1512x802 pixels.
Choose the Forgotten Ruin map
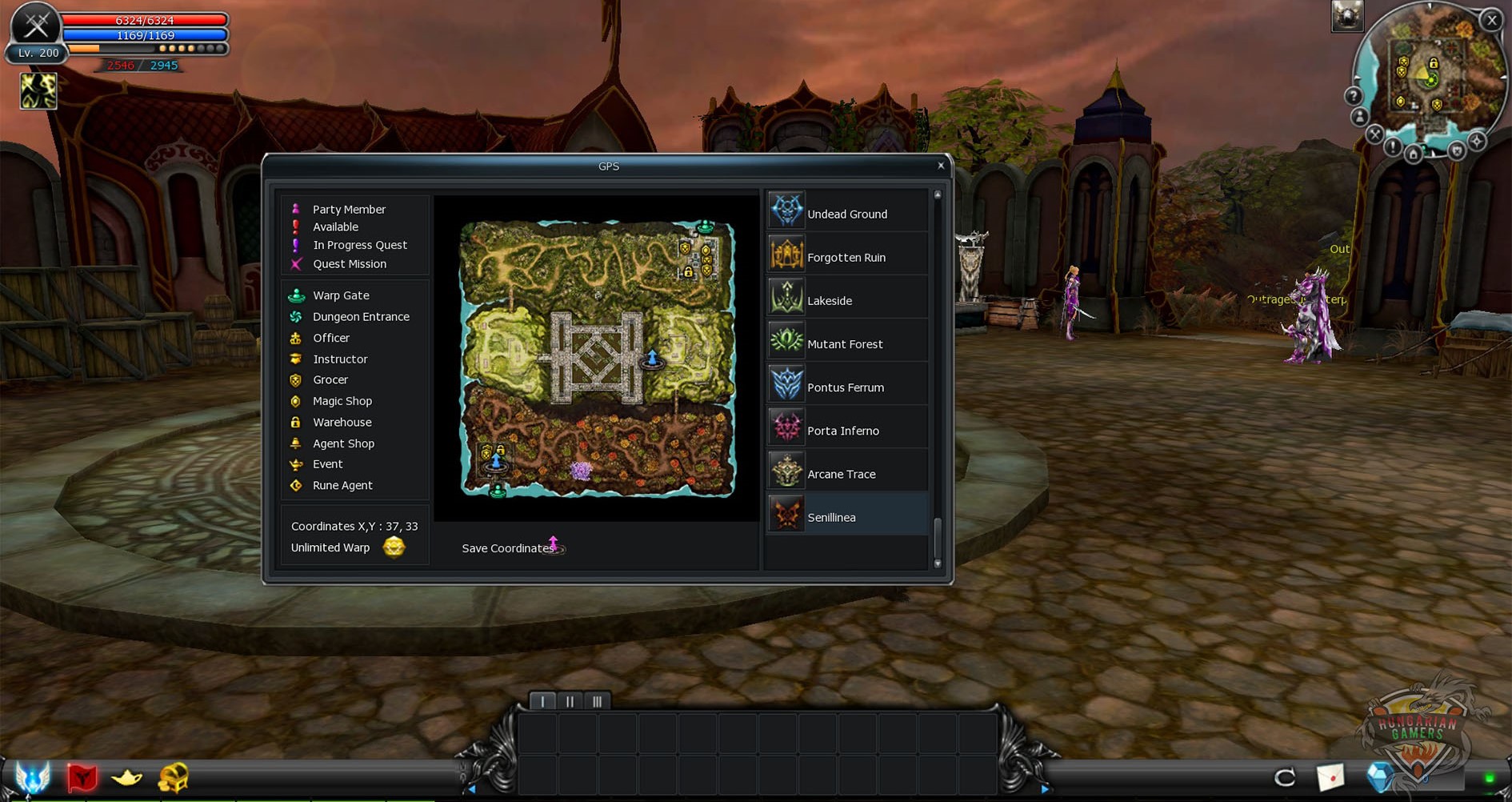pyautogui.click(x=846, y=257)
